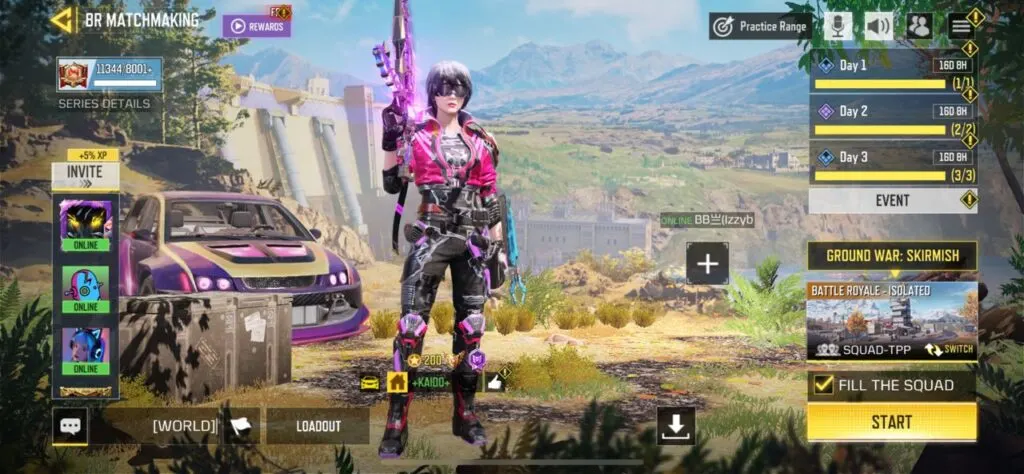This screenshot has height=474, width=1024.
Task: Select Ground War: Skirmish banner
Action: 892,256
